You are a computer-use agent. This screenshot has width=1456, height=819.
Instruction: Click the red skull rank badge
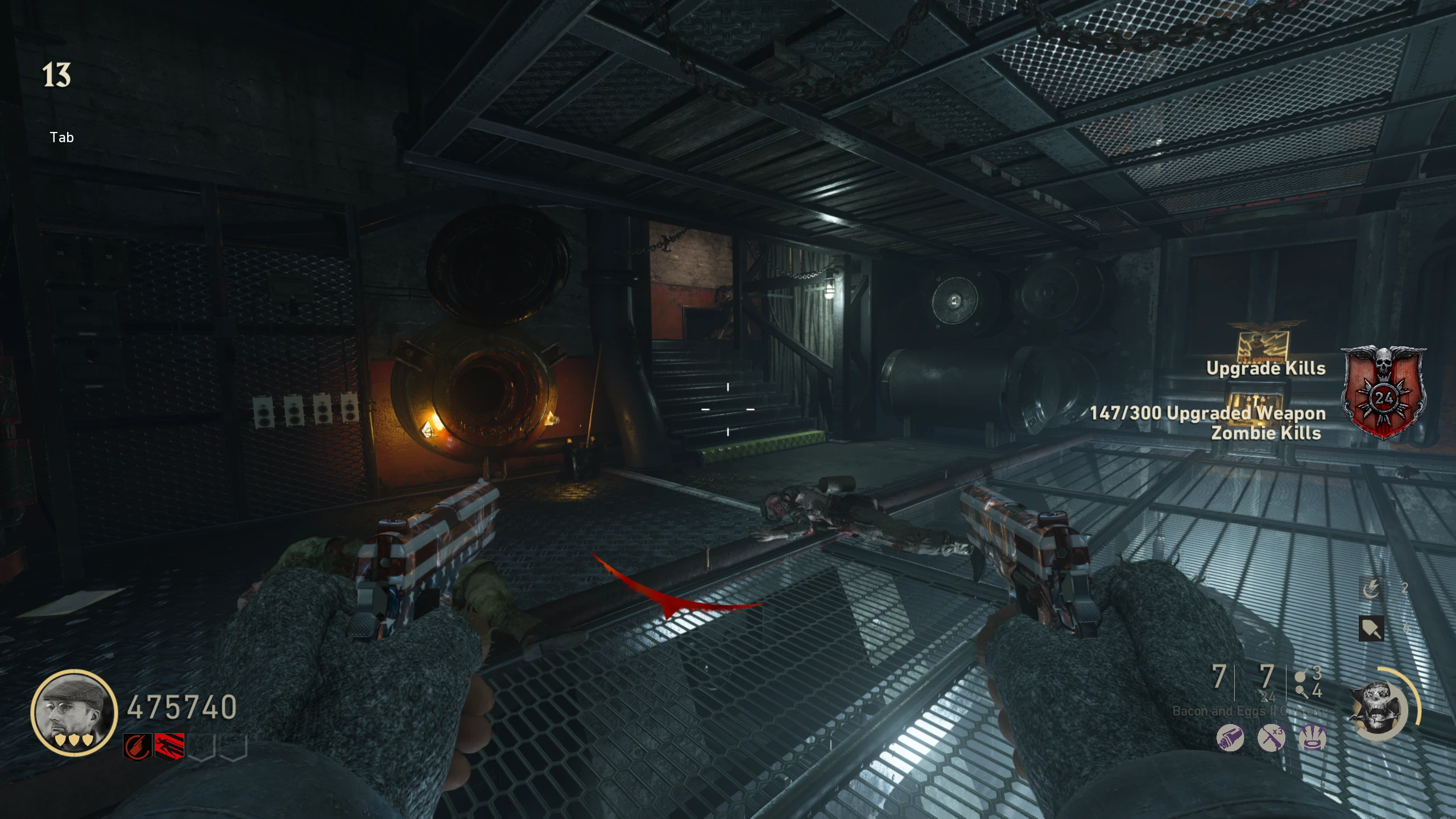(1383, 392)
